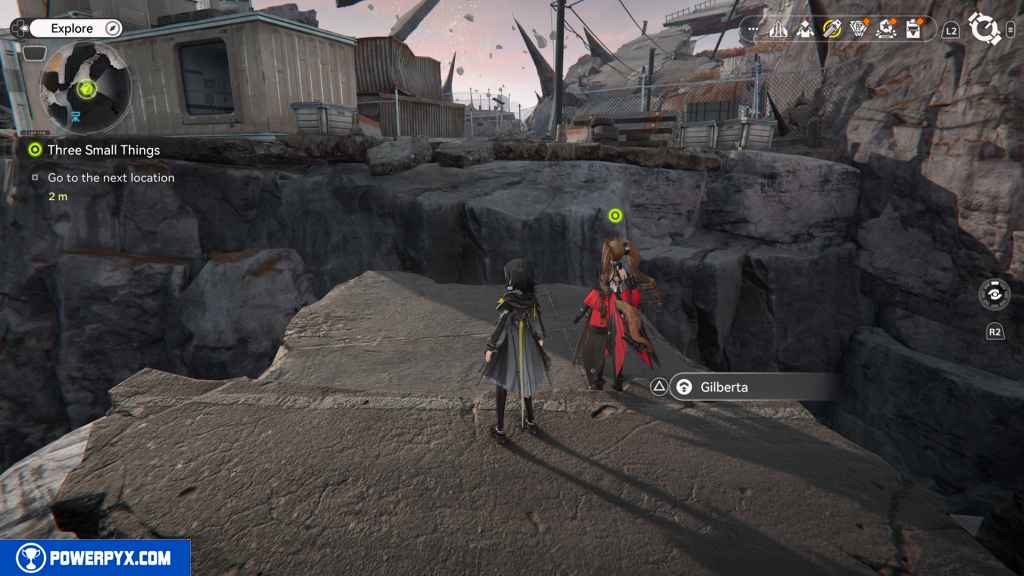Select the green quest marker above Gilberta

click(615, 216)
